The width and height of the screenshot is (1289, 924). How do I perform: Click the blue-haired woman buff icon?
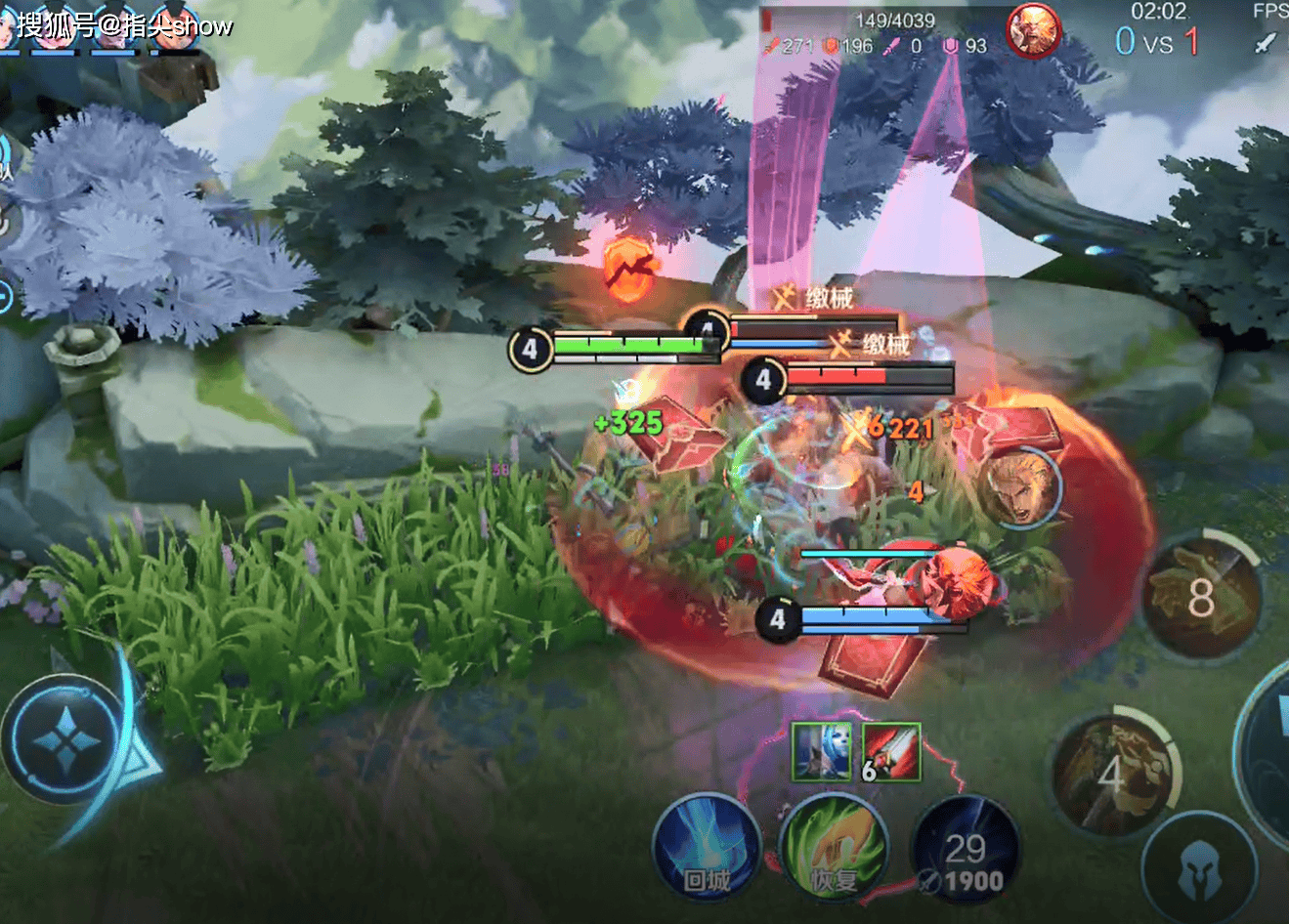(x=821, y=751)
